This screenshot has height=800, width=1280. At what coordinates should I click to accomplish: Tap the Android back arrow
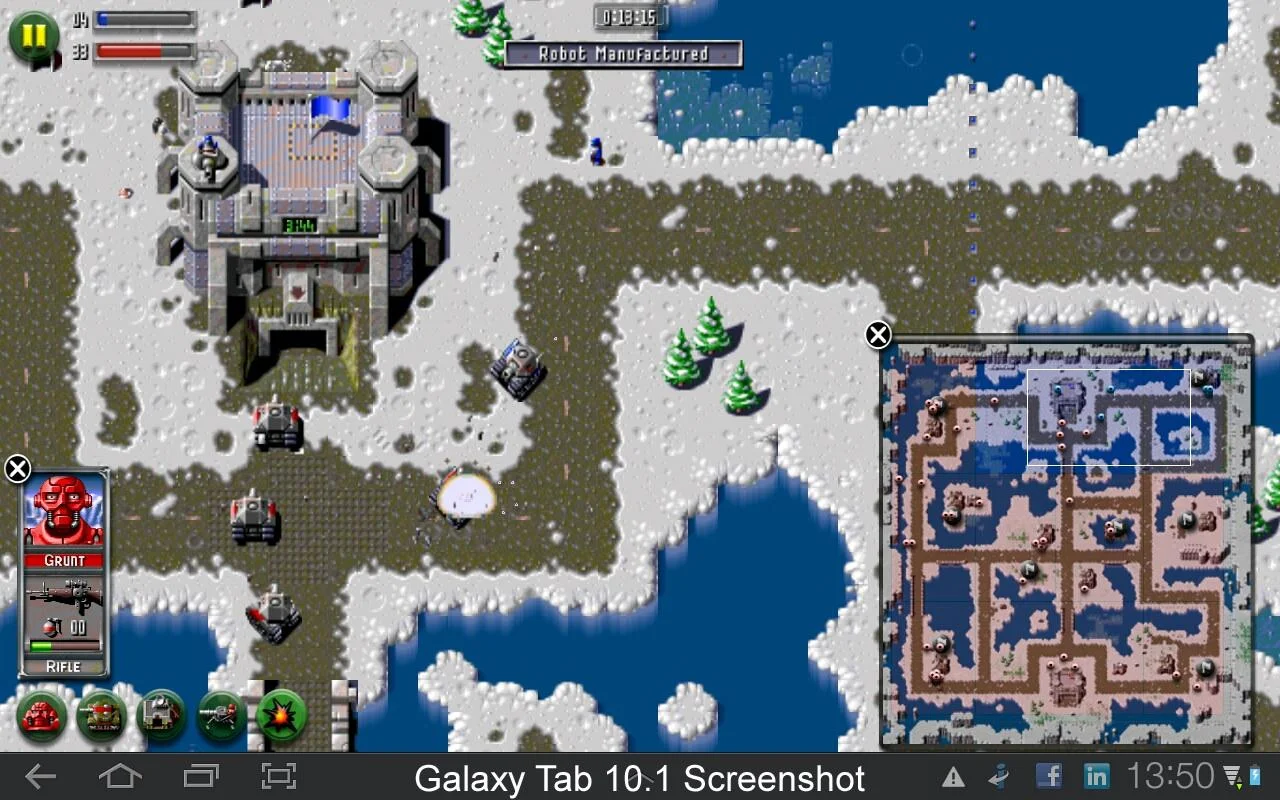41,777
